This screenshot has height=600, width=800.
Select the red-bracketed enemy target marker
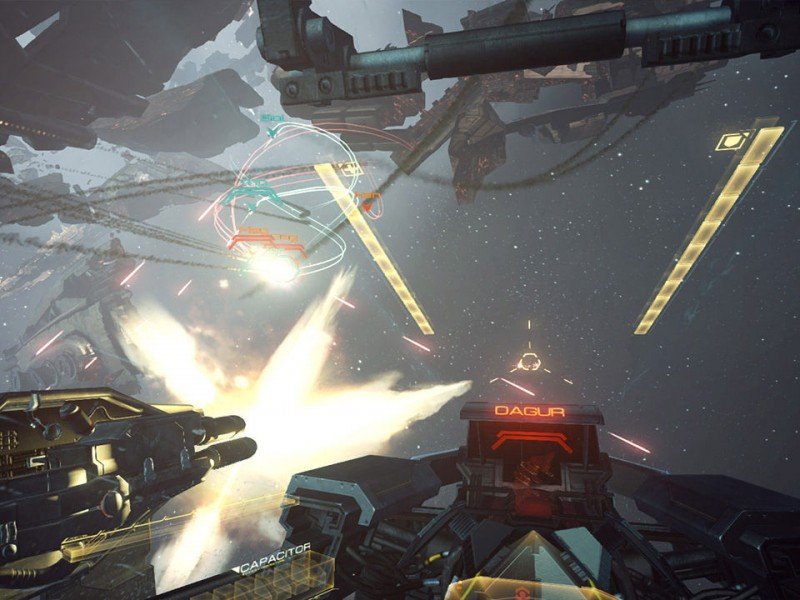tap(265, 240)
